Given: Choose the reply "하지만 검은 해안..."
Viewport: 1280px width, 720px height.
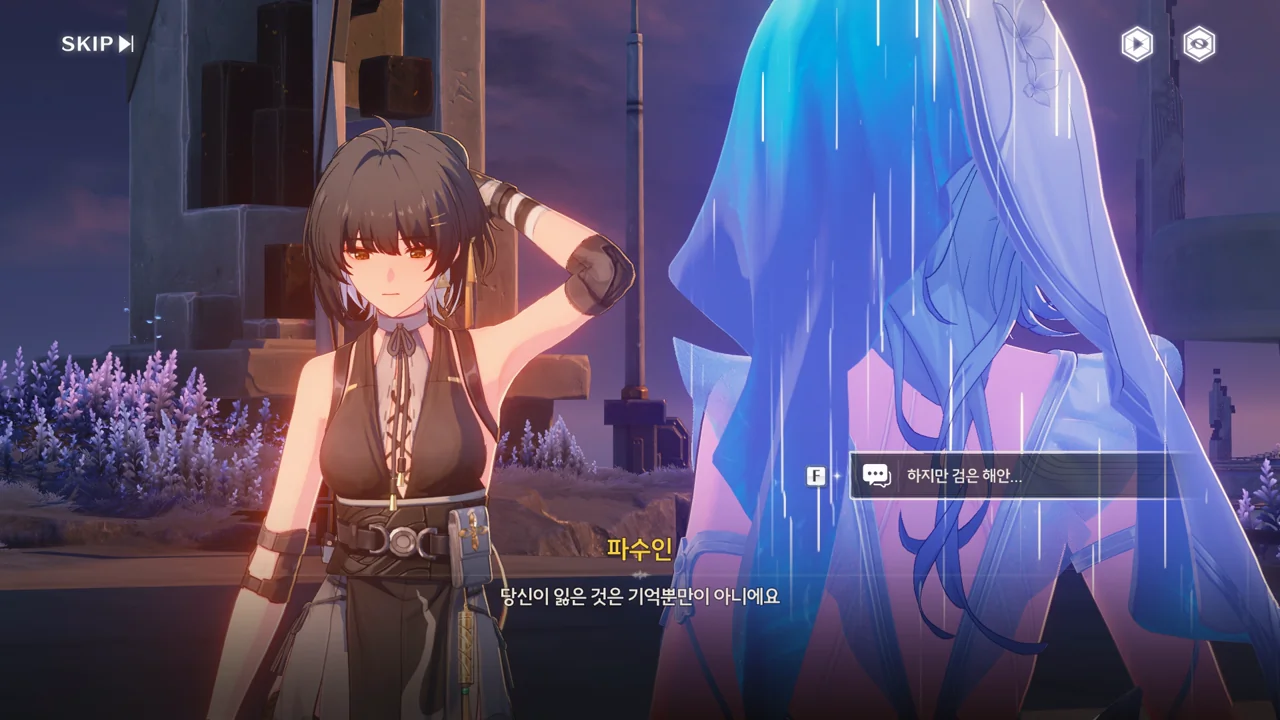Looking at the screenshot, I should [x=1007, y=476].
